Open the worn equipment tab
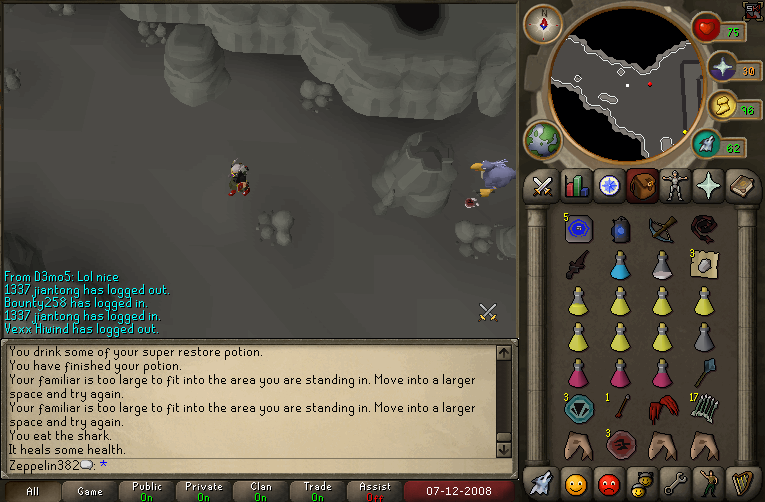 click(675, 186)
